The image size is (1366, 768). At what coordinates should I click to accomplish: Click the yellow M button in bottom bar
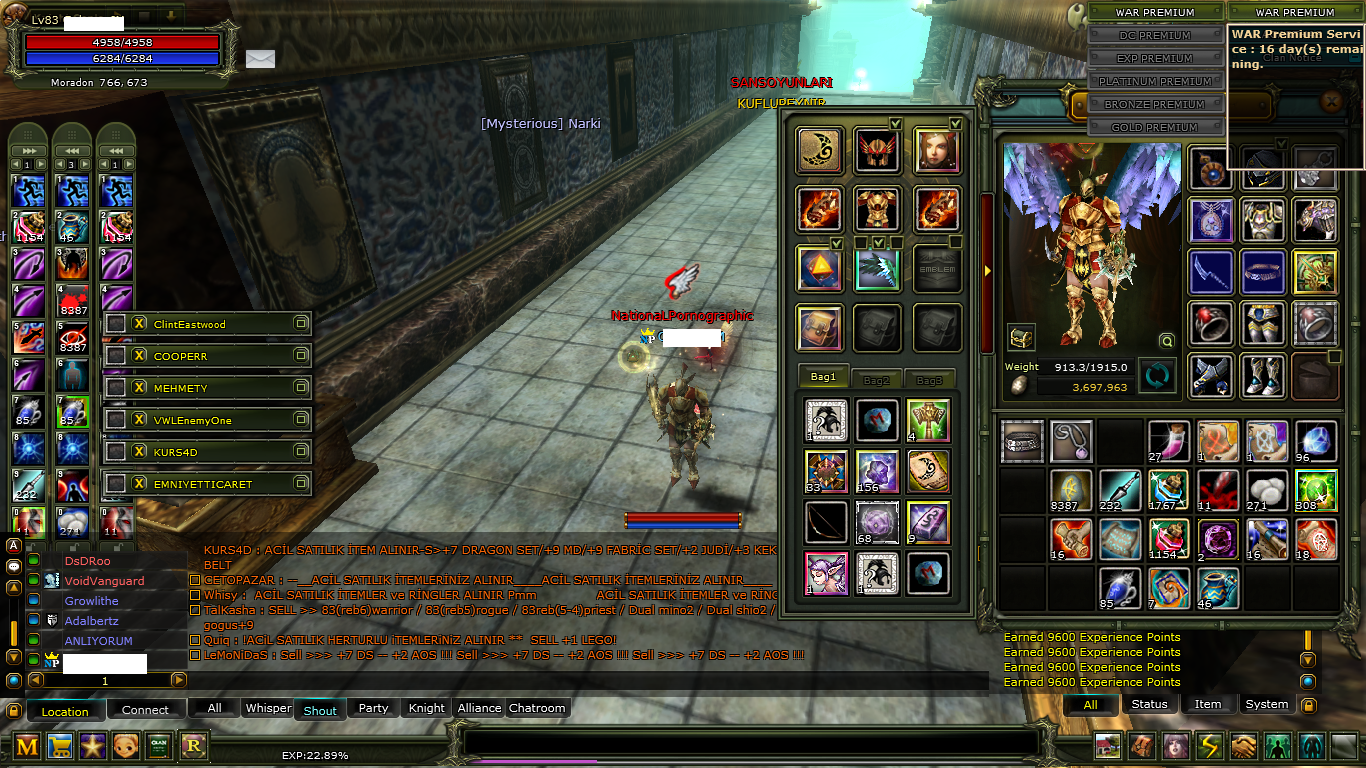click(27, 745)
